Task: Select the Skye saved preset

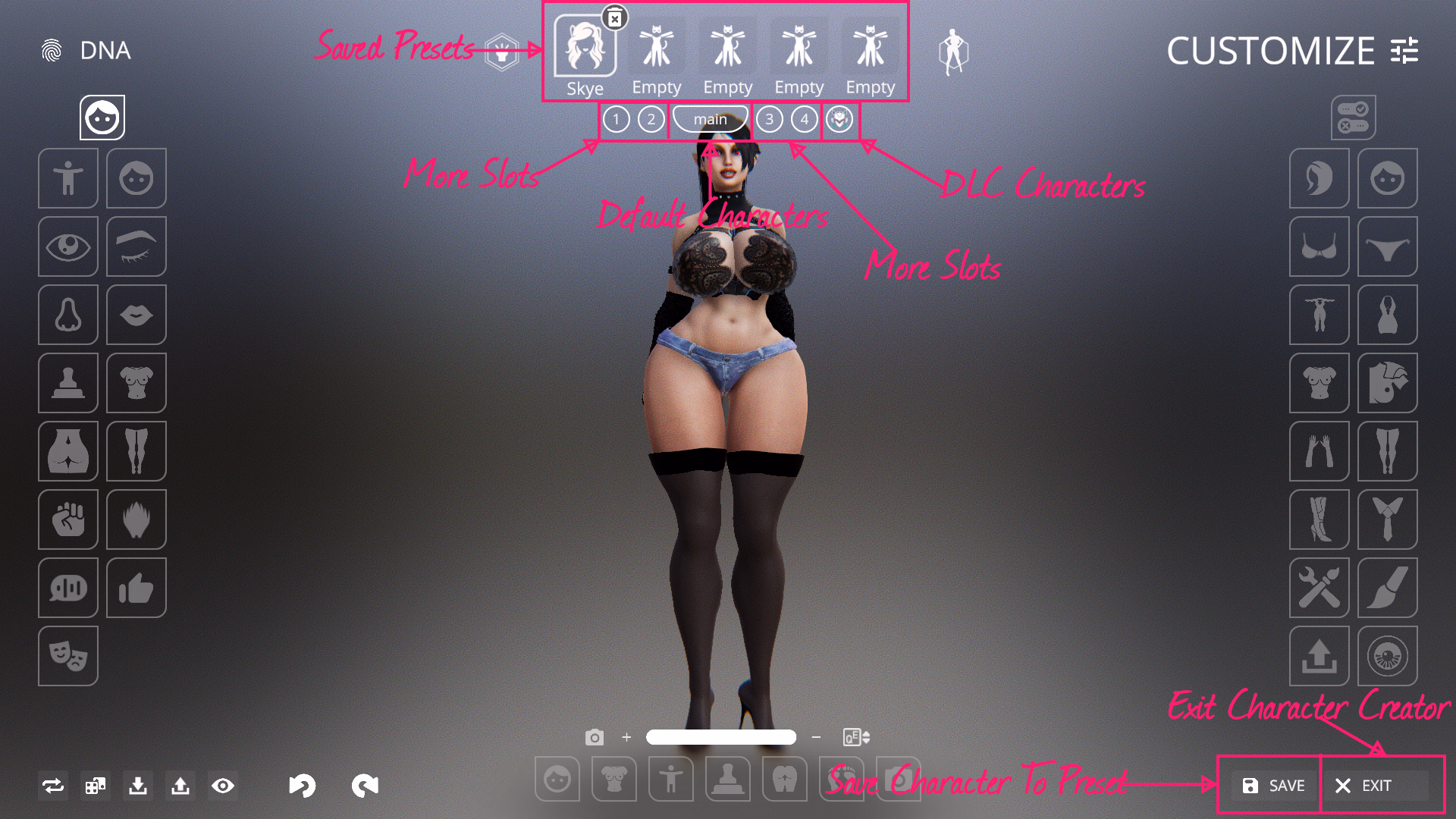Action: pyautogui.click(x=585, y=47)
